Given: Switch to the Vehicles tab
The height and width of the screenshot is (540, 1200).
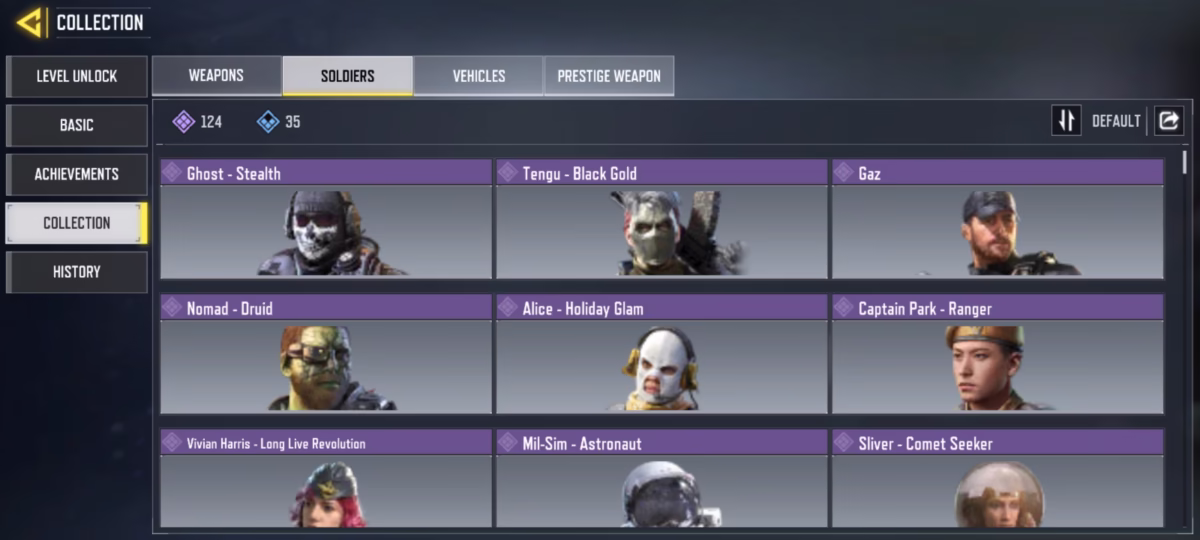Looking at the screenshot, I should [479, 76].
